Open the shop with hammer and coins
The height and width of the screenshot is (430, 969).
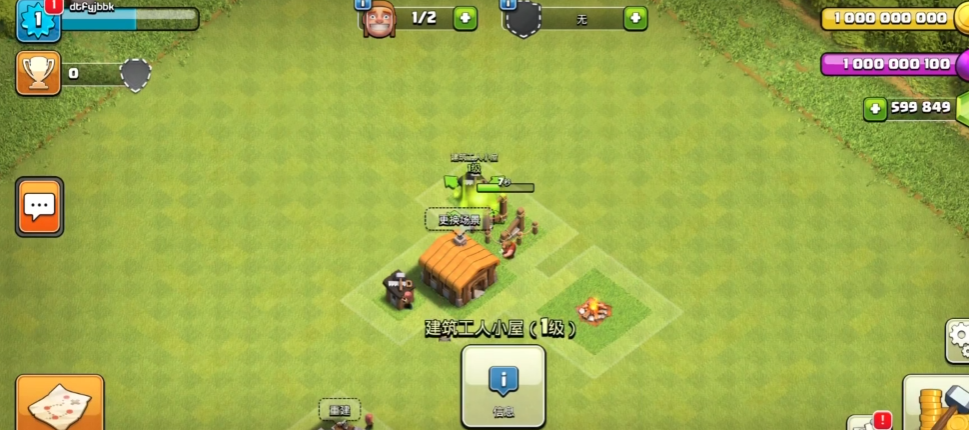point(936,404)
